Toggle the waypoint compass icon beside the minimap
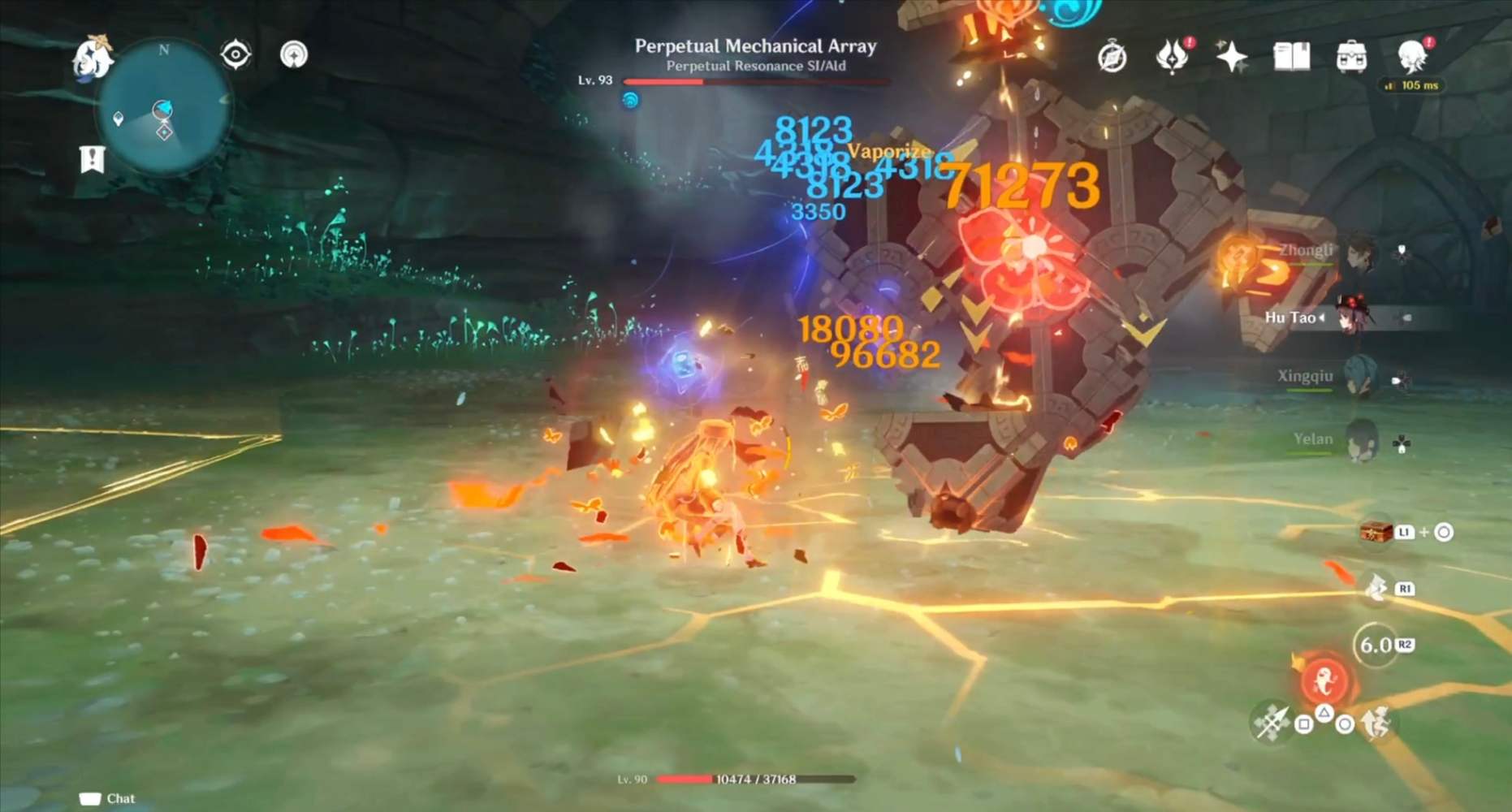Screen dimensions: 1512x812 [234, 54]
